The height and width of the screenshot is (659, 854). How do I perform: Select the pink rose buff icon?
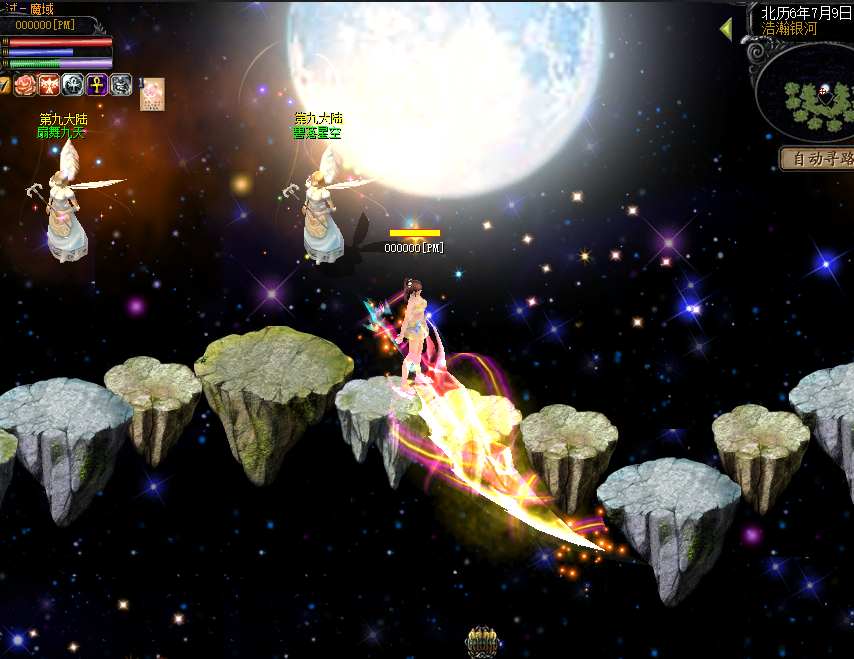click(25, 85)
